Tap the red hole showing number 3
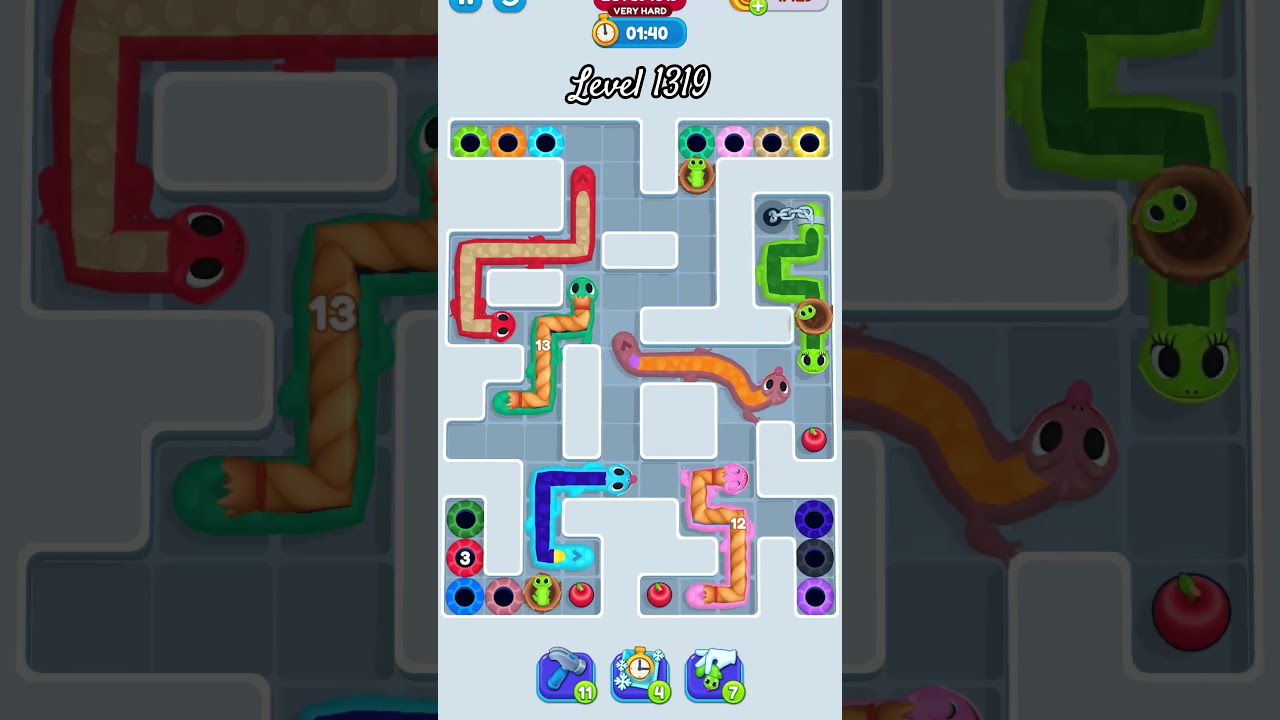The width and height of the screenshot is (1280, 720). pos(465,559)
